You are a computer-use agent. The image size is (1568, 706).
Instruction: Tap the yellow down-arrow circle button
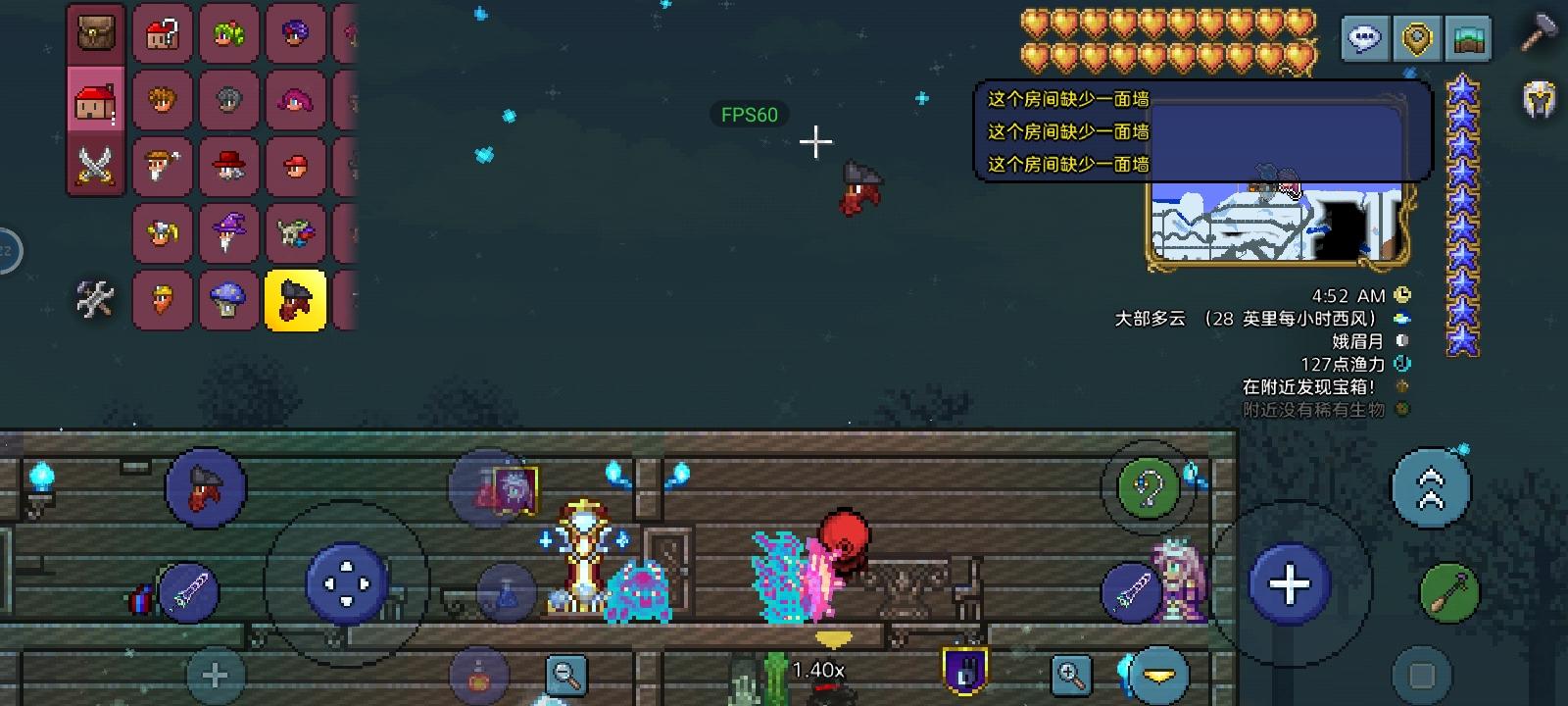coord(1160,674)
